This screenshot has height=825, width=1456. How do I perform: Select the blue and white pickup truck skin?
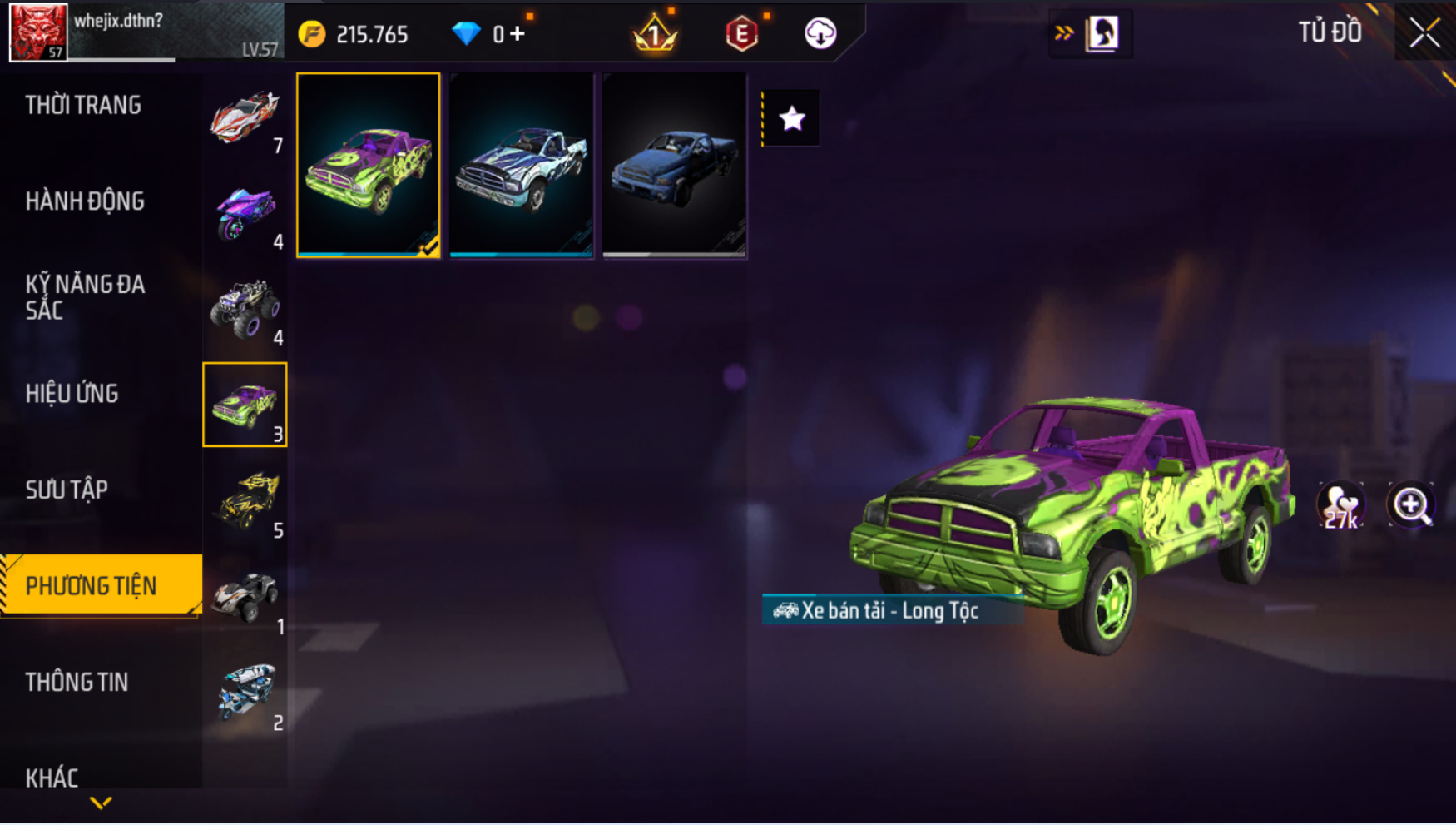tap(522, 165)
